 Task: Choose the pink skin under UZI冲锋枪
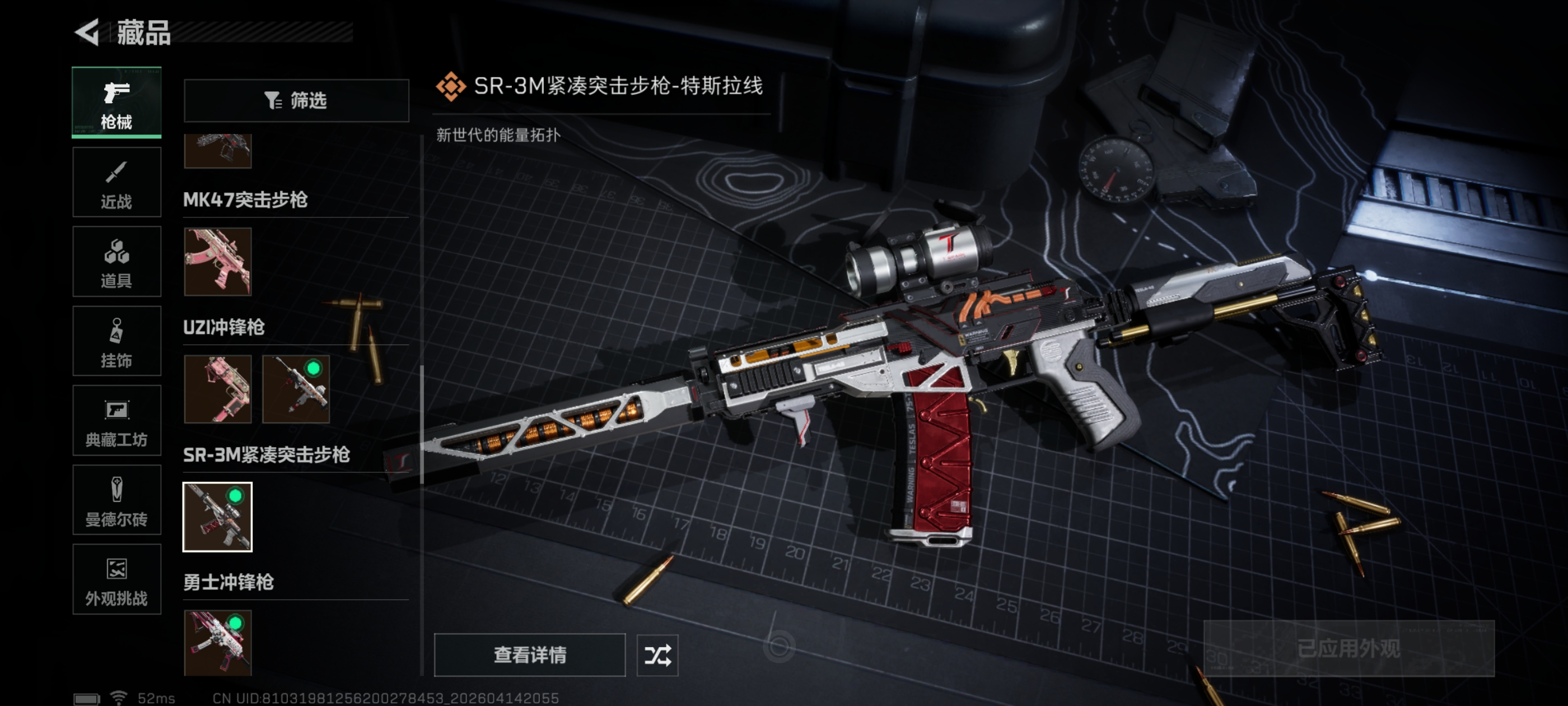(217, 389)
